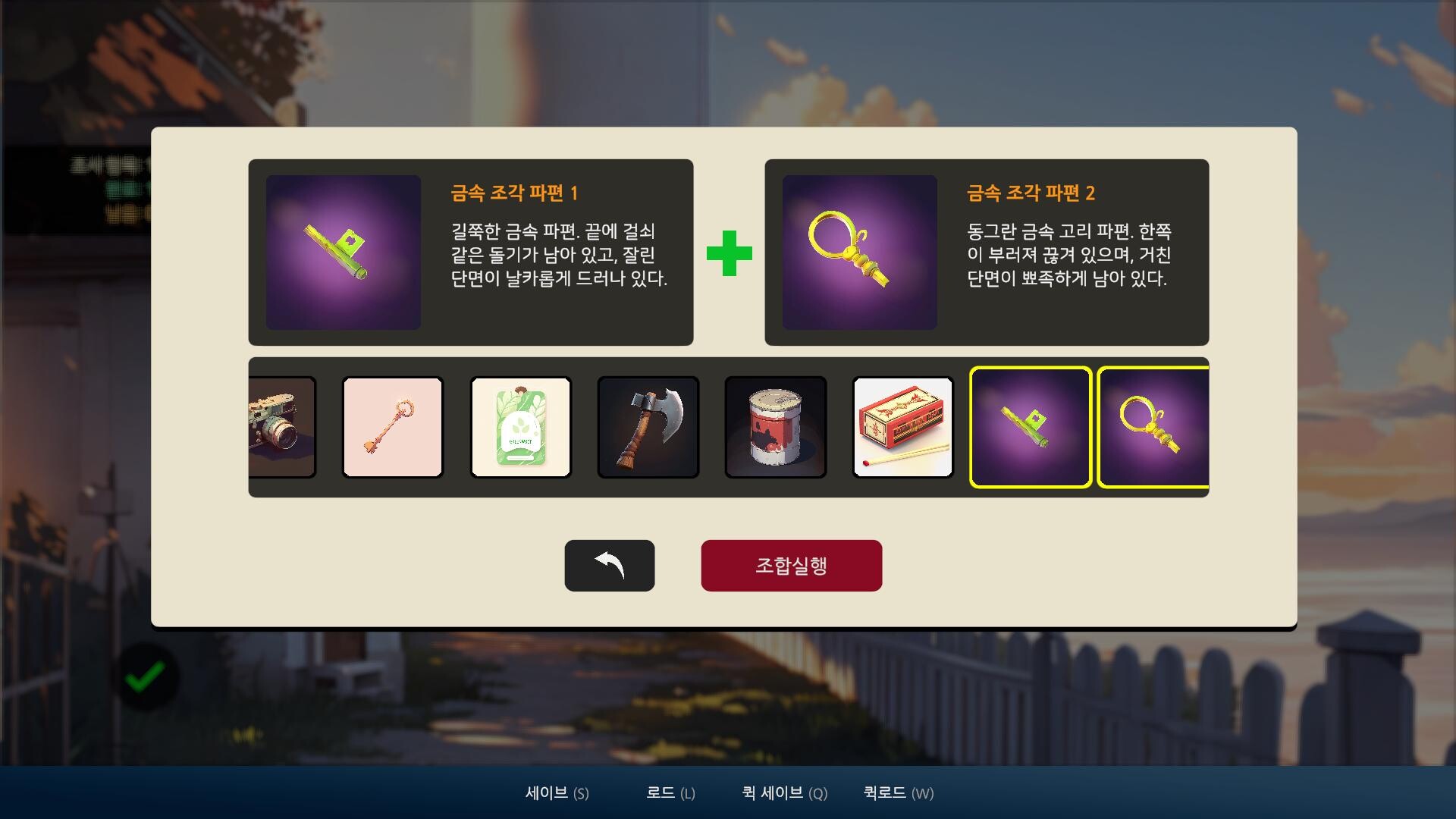Screen dimensions: 1456x819
Task: Open the load menu via 로드 (L)
Action: click(670, 793)
